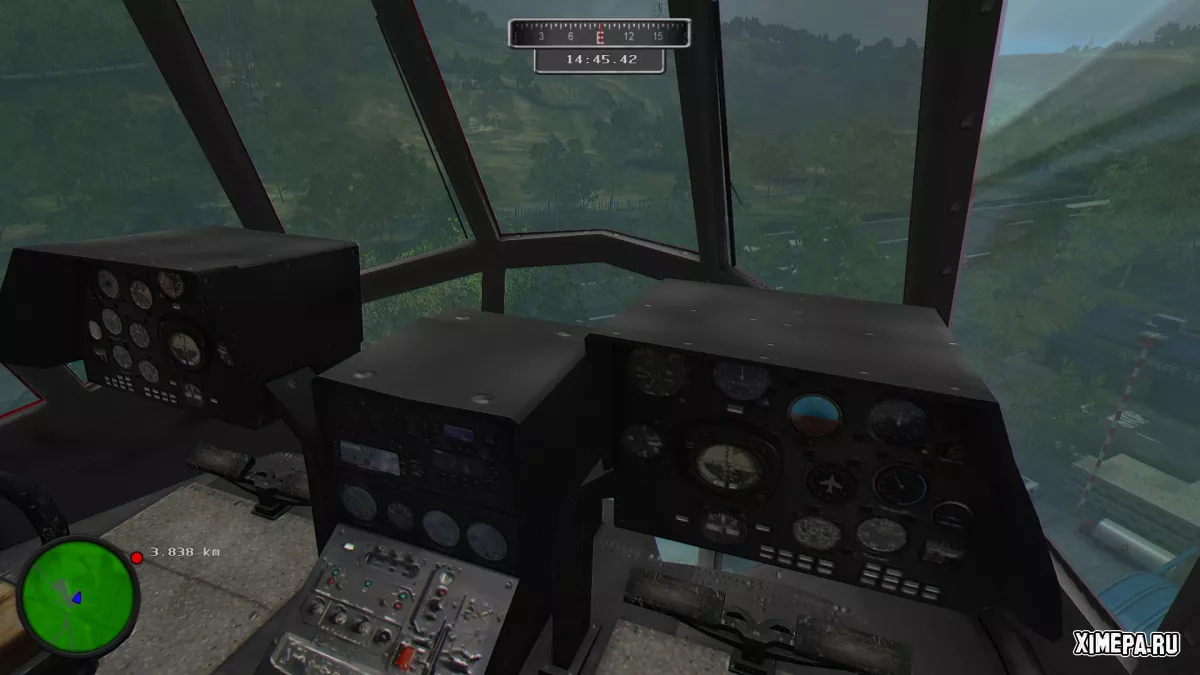The image size is (1200, 675).
Task: Click the green circular minimap radar
Action: pyautogui.click(x=78, y=596)
